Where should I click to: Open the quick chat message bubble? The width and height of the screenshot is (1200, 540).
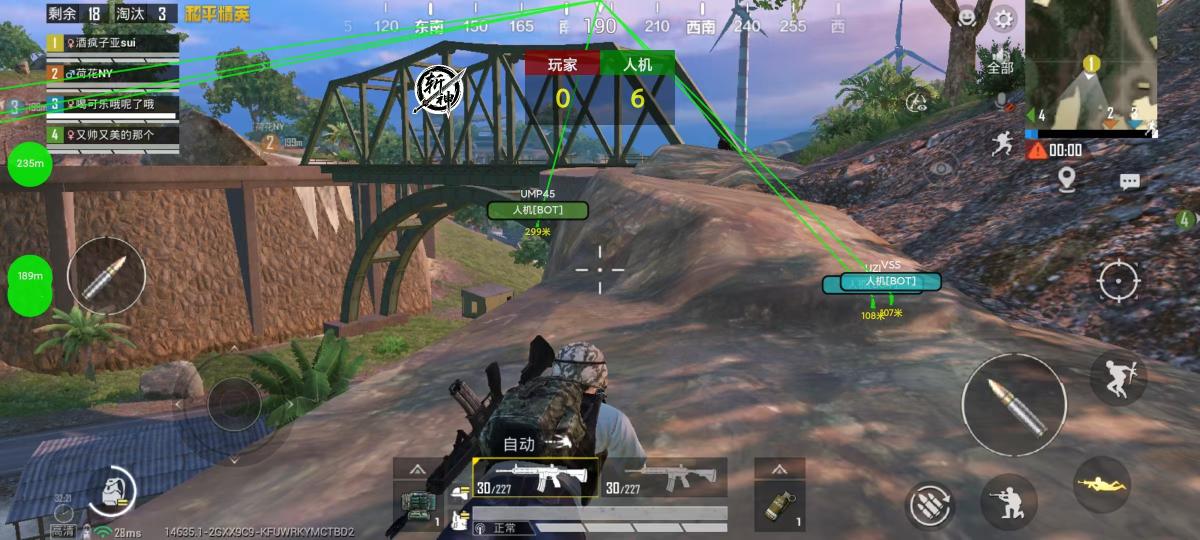point(1130,181)
